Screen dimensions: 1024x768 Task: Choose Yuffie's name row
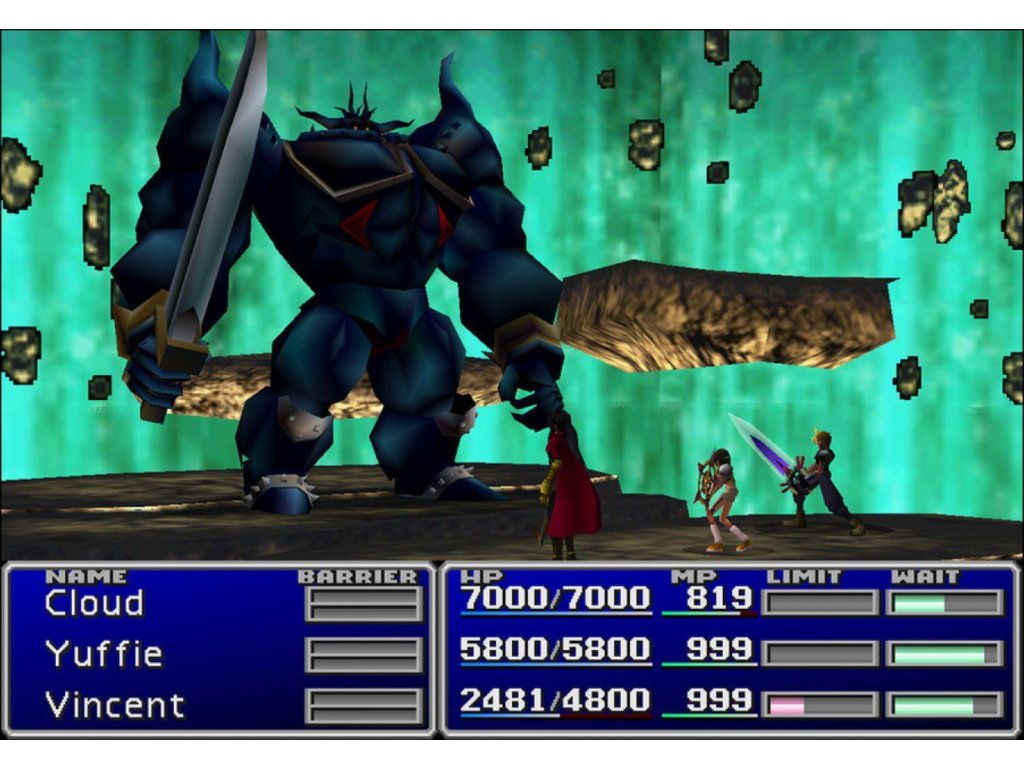[103, 654]
